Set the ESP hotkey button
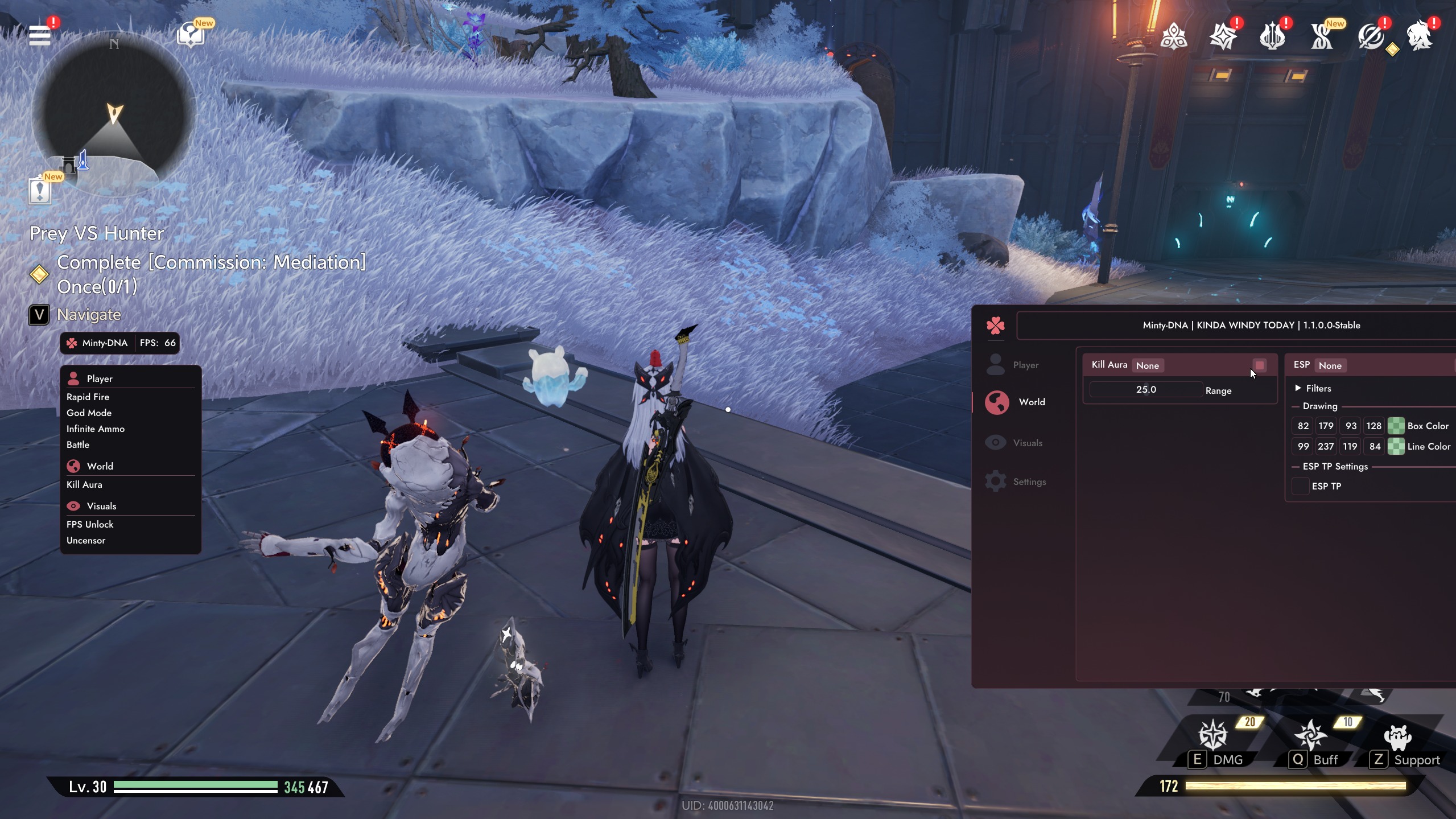Viewport: 1456px width, 819px height. coord(1330,365)
